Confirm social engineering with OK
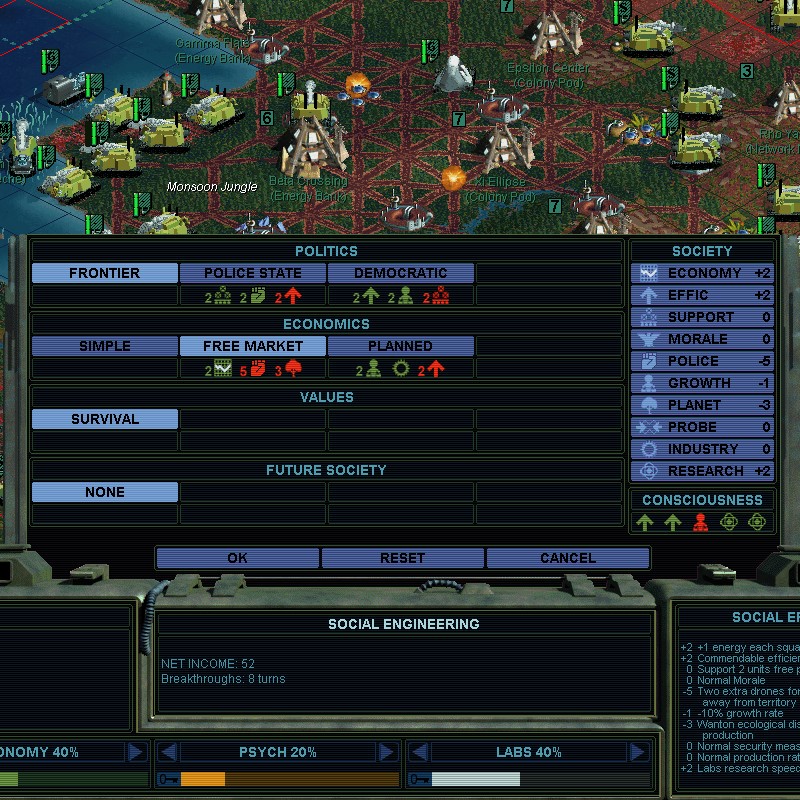Screen dimensions: 800x800 pos(237,558)
